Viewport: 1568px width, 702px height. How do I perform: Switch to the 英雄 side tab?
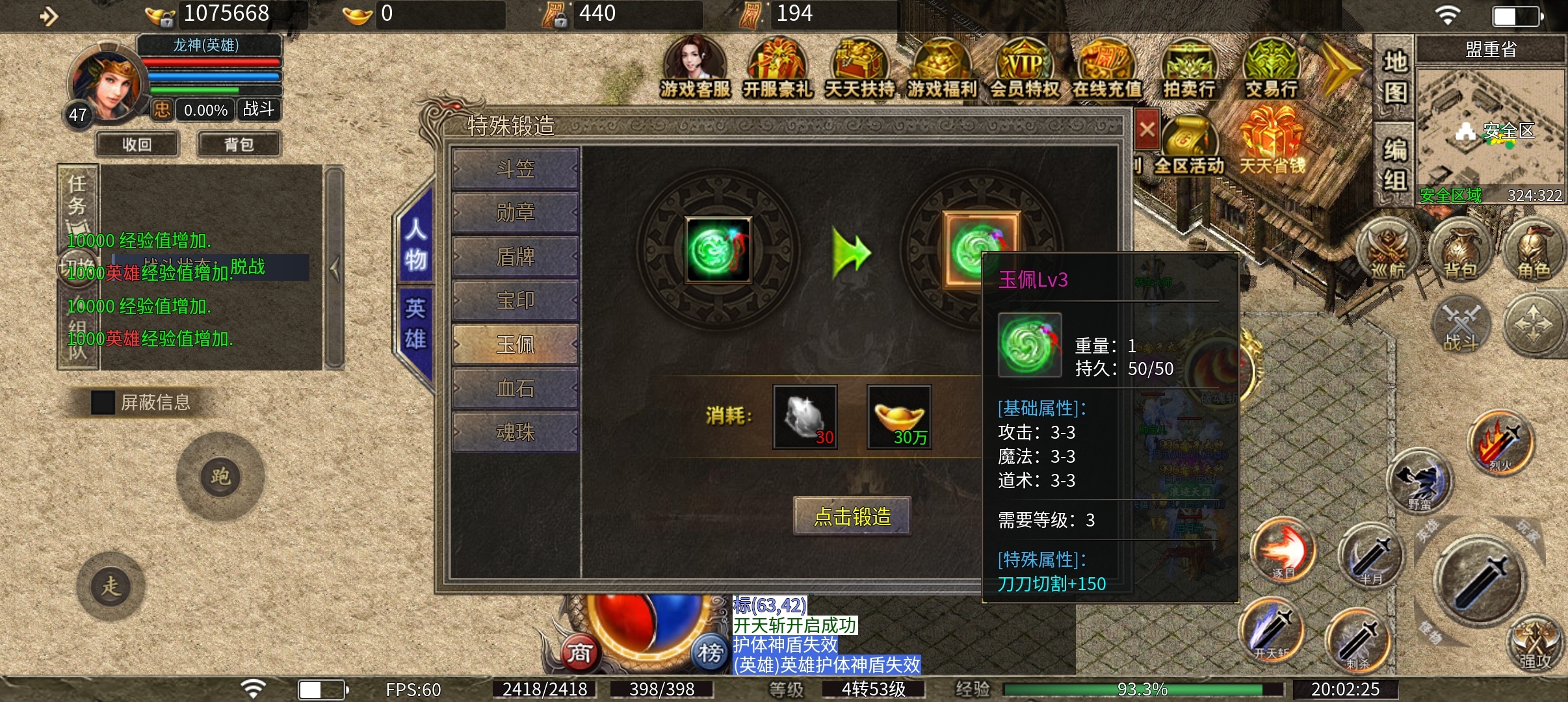(x=415, y=324)
